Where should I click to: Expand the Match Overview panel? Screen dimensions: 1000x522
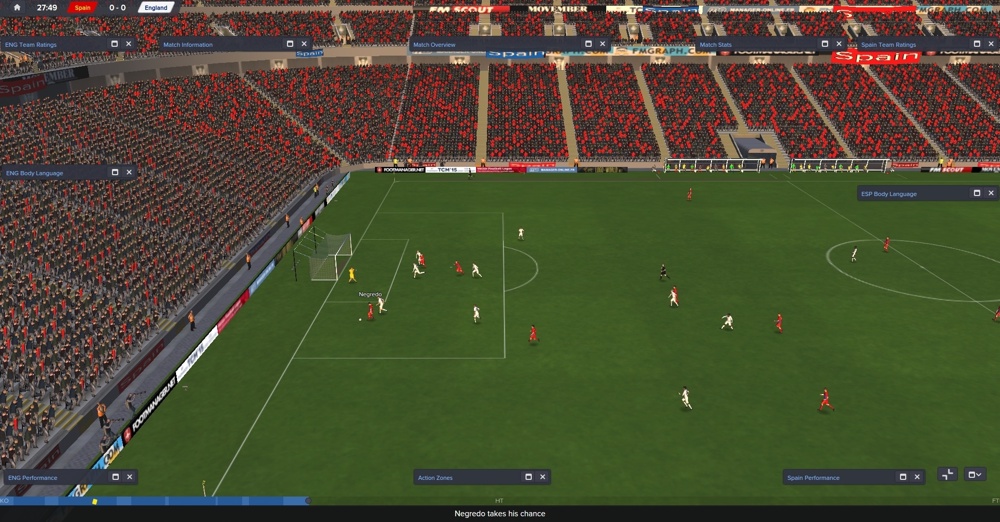(589, 44)
